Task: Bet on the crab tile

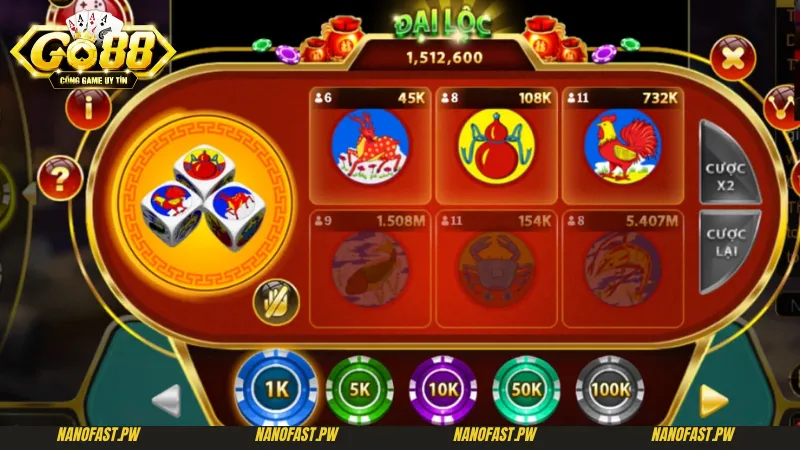Action: 496,268
